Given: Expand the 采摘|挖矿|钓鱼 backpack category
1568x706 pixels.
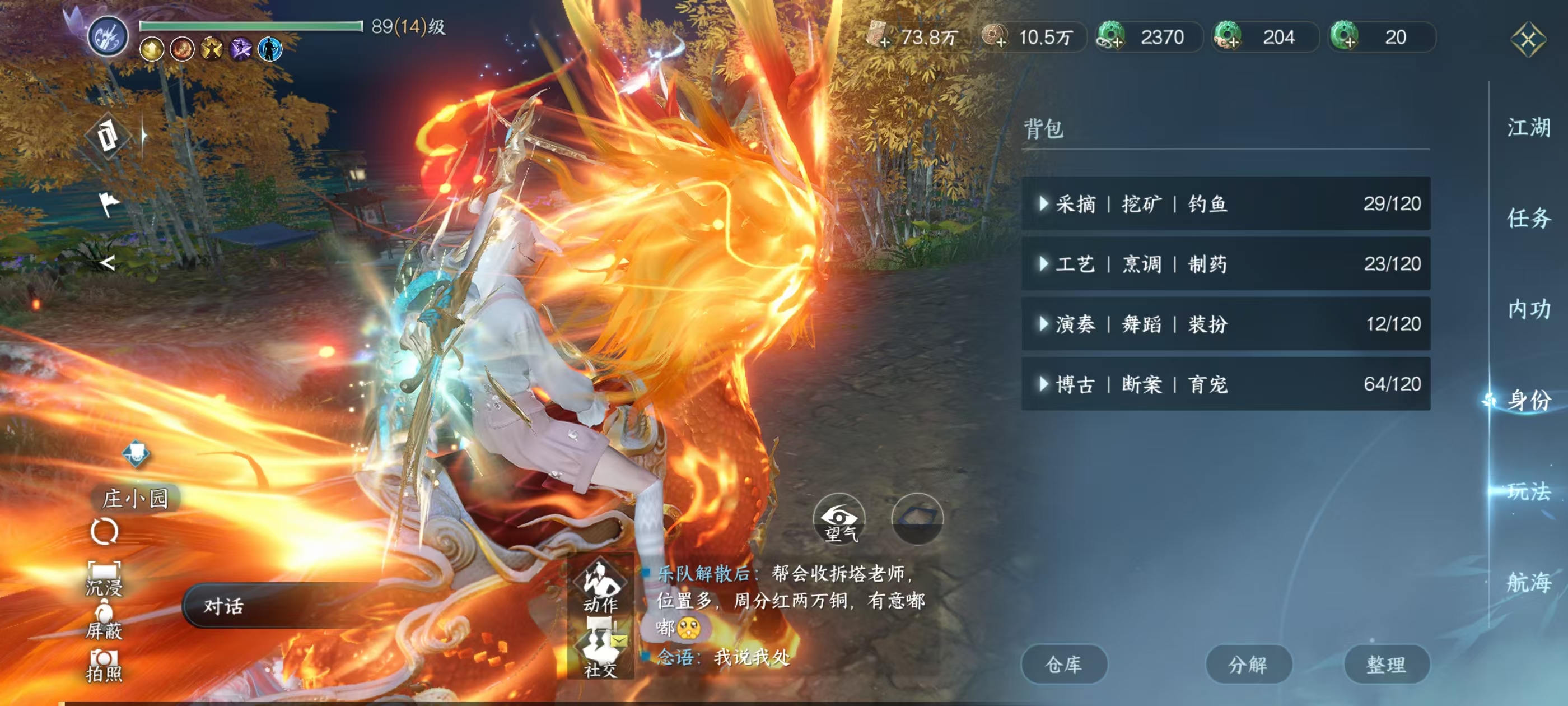Looking at the screenshot, I should pyautogui.click(x=1045, y=204).
